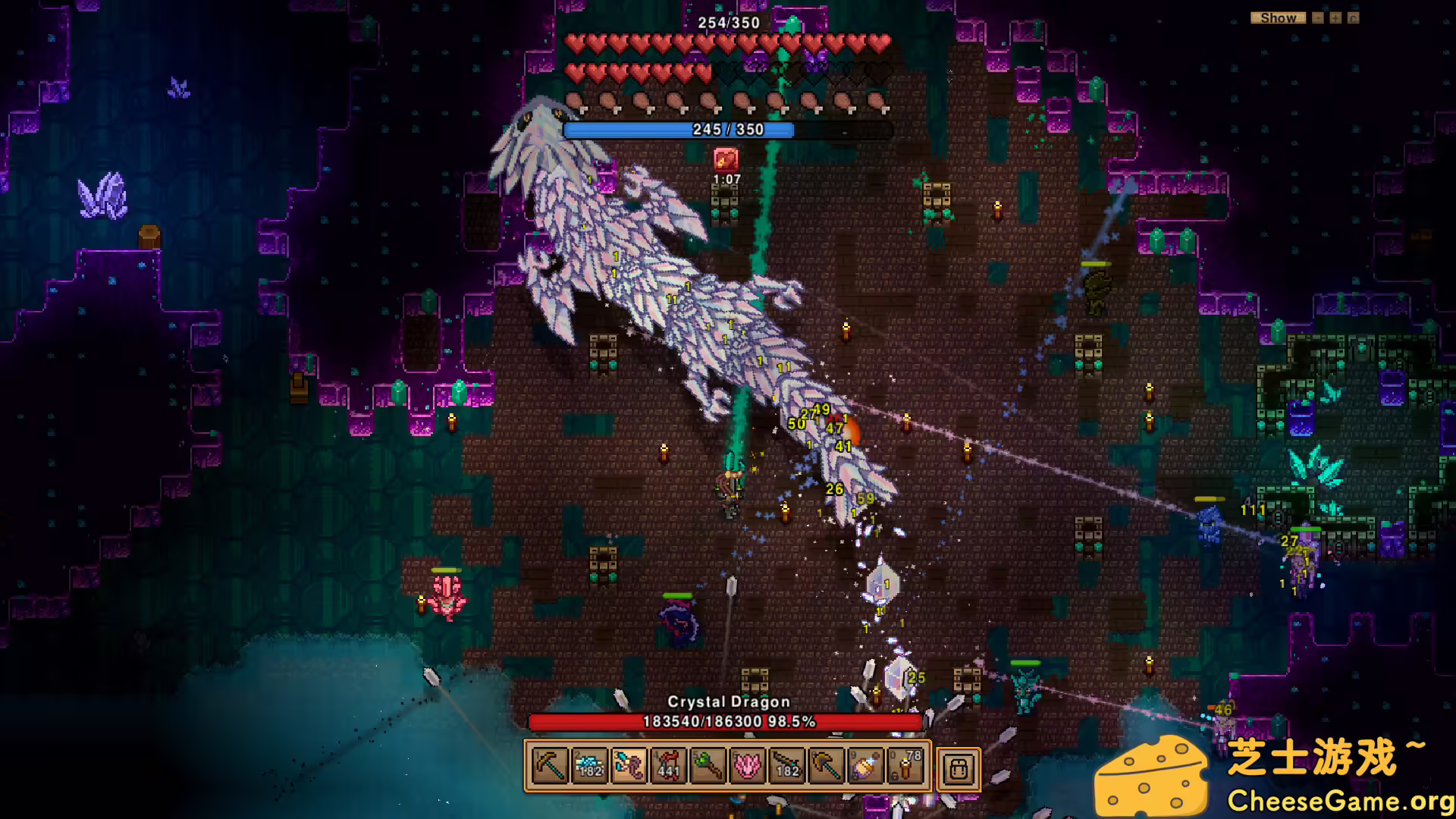Select the pink crystal flower item

coord(747,767)
